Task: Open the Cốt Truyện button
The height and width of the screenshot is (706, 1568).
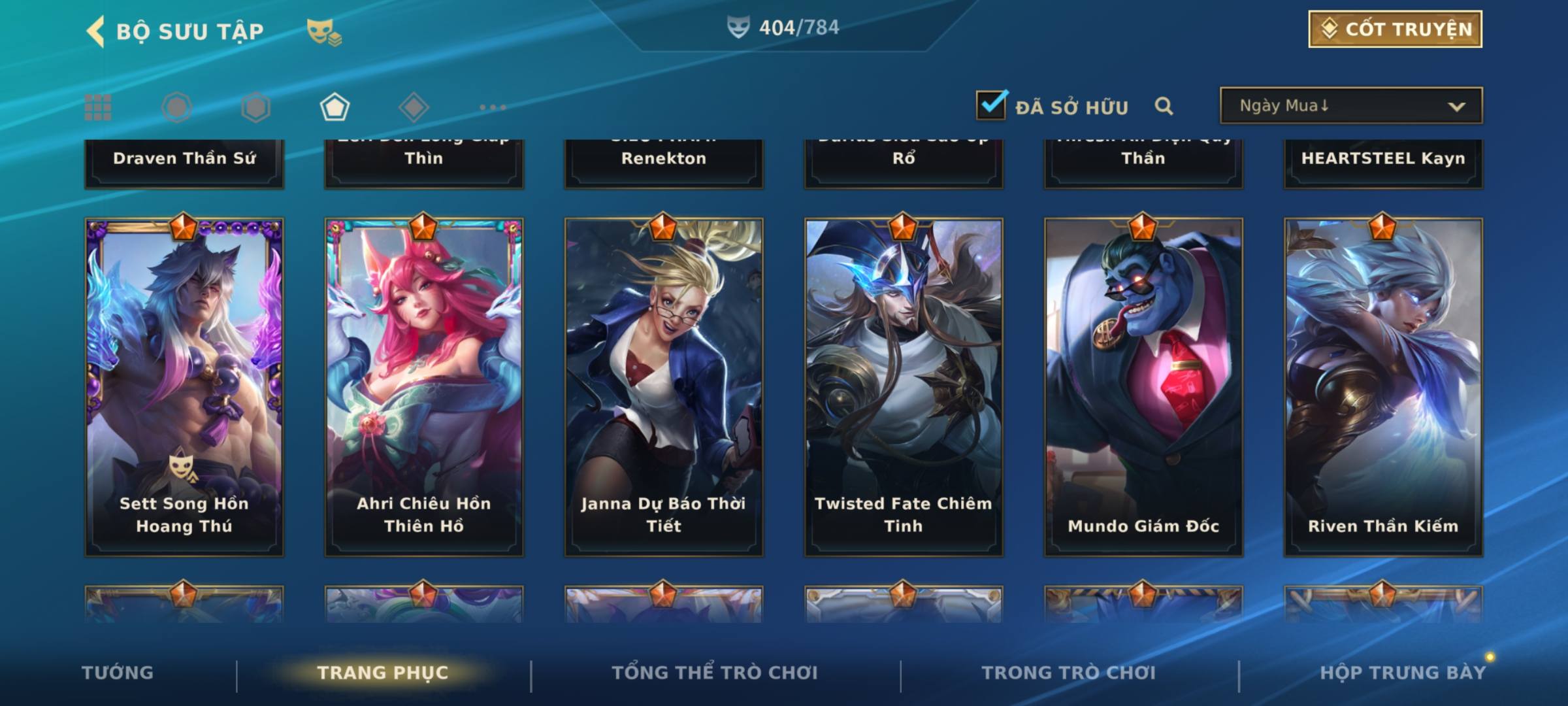Action: coord(1395,29)
